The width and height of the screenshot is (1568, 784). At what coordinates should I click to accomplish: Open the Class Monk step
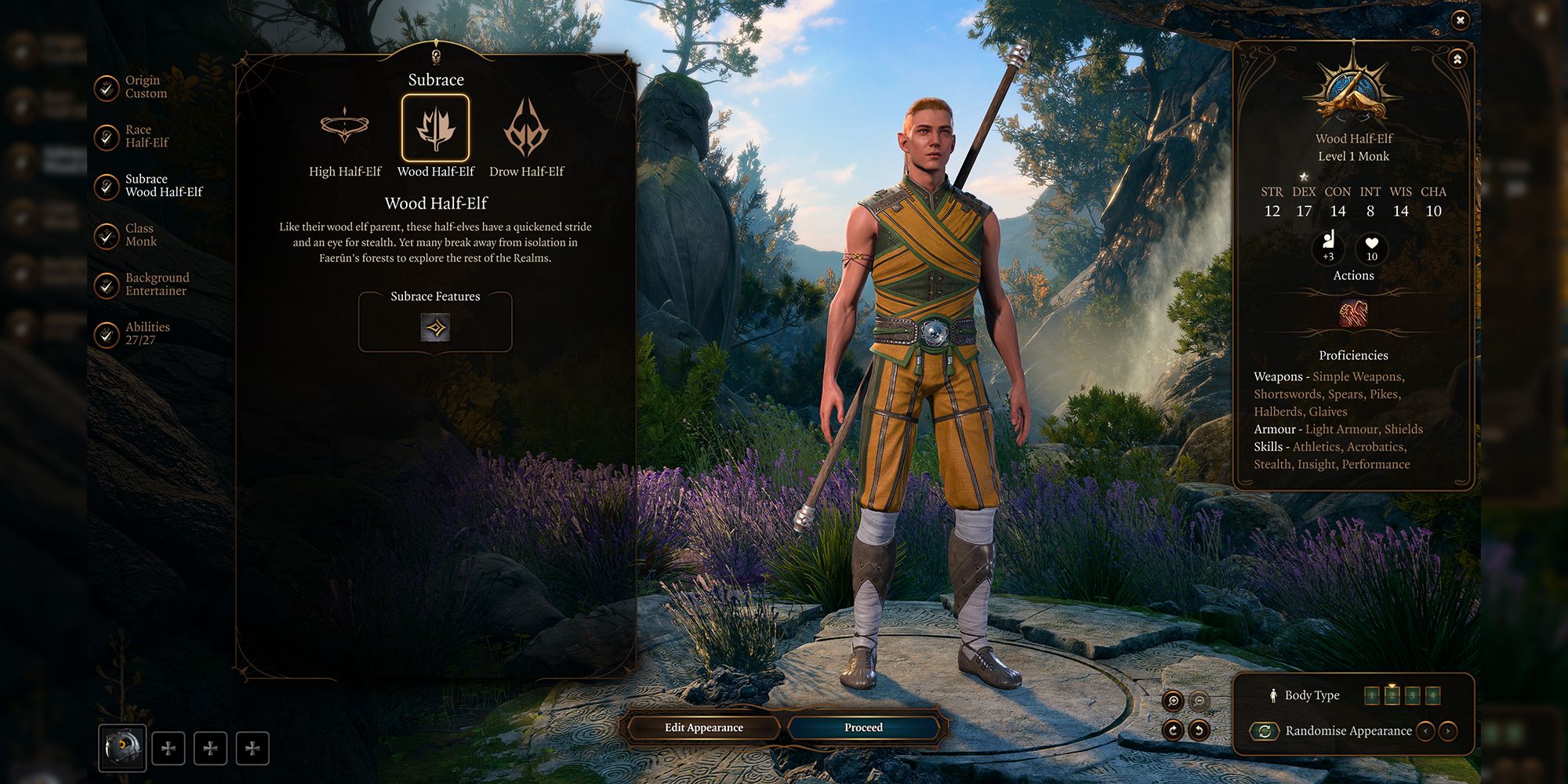pyautogui.click(x=143, y=234)
